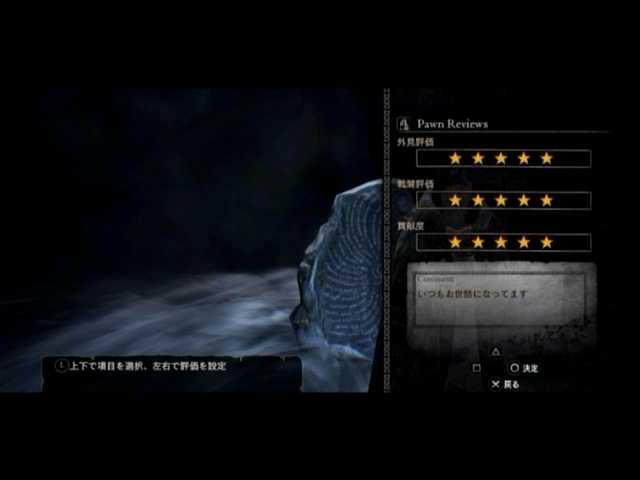Select the 戦闘評価 battle star rating bar
This screenshot has height=480, width=640.
click(x=503, y=200)
